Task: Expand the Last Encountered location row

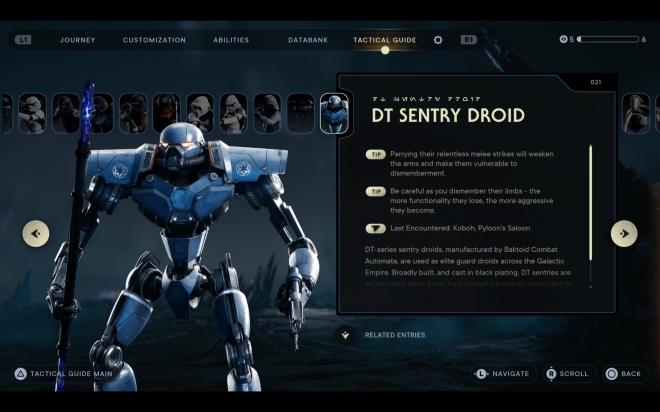Action: point(376,228)
